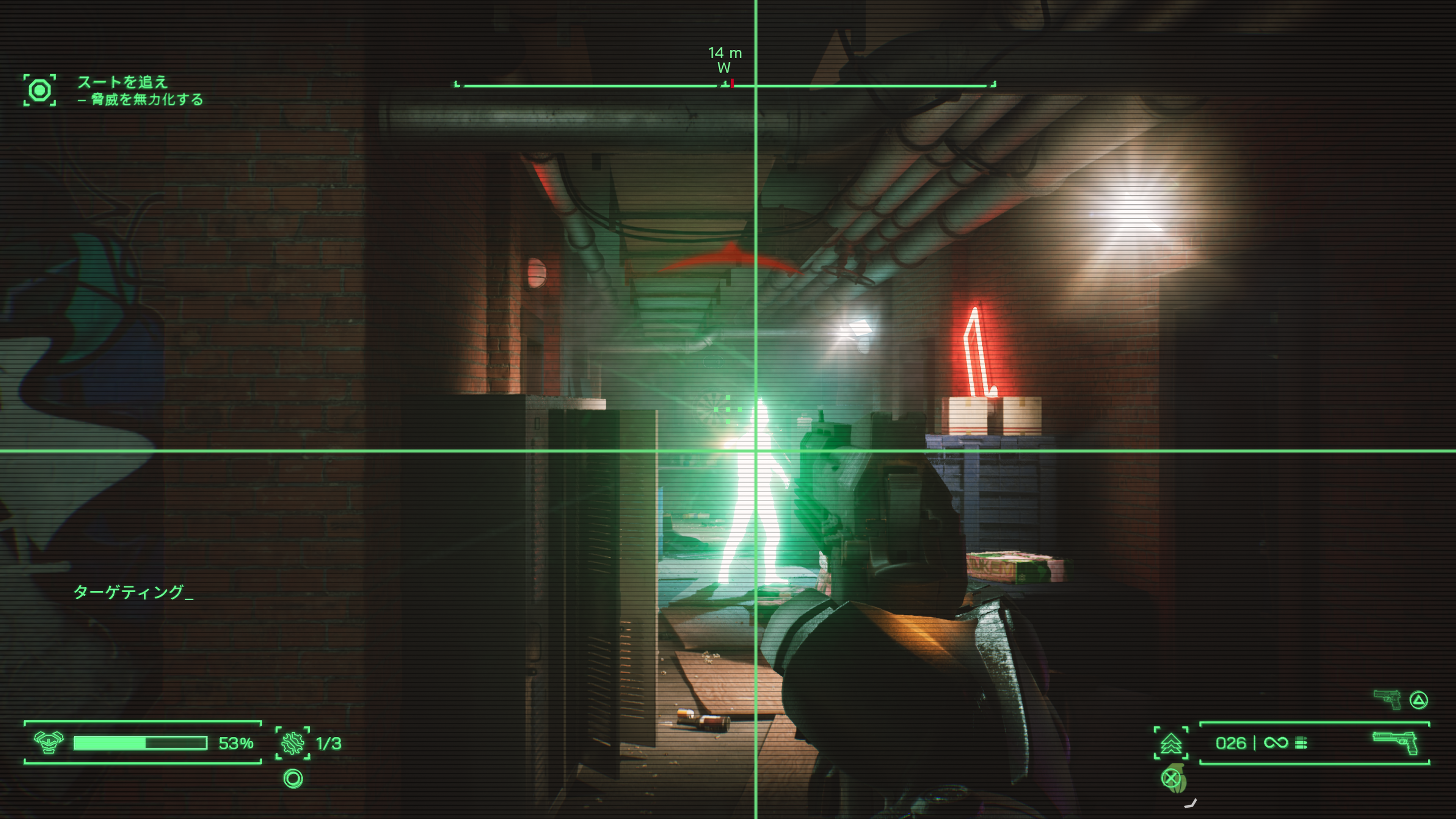Click the RoboCop helmet health icon

49,742
